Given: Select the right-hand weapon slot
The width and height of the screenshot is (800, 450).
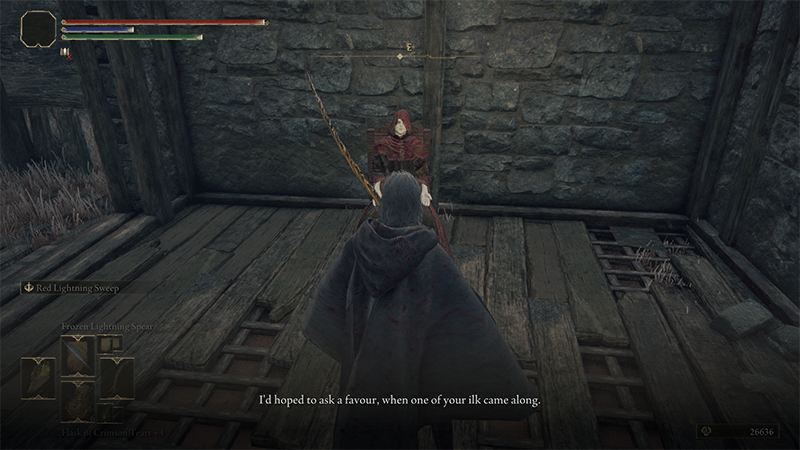Looking at the screenshot, I should click(x=118, y=376).
